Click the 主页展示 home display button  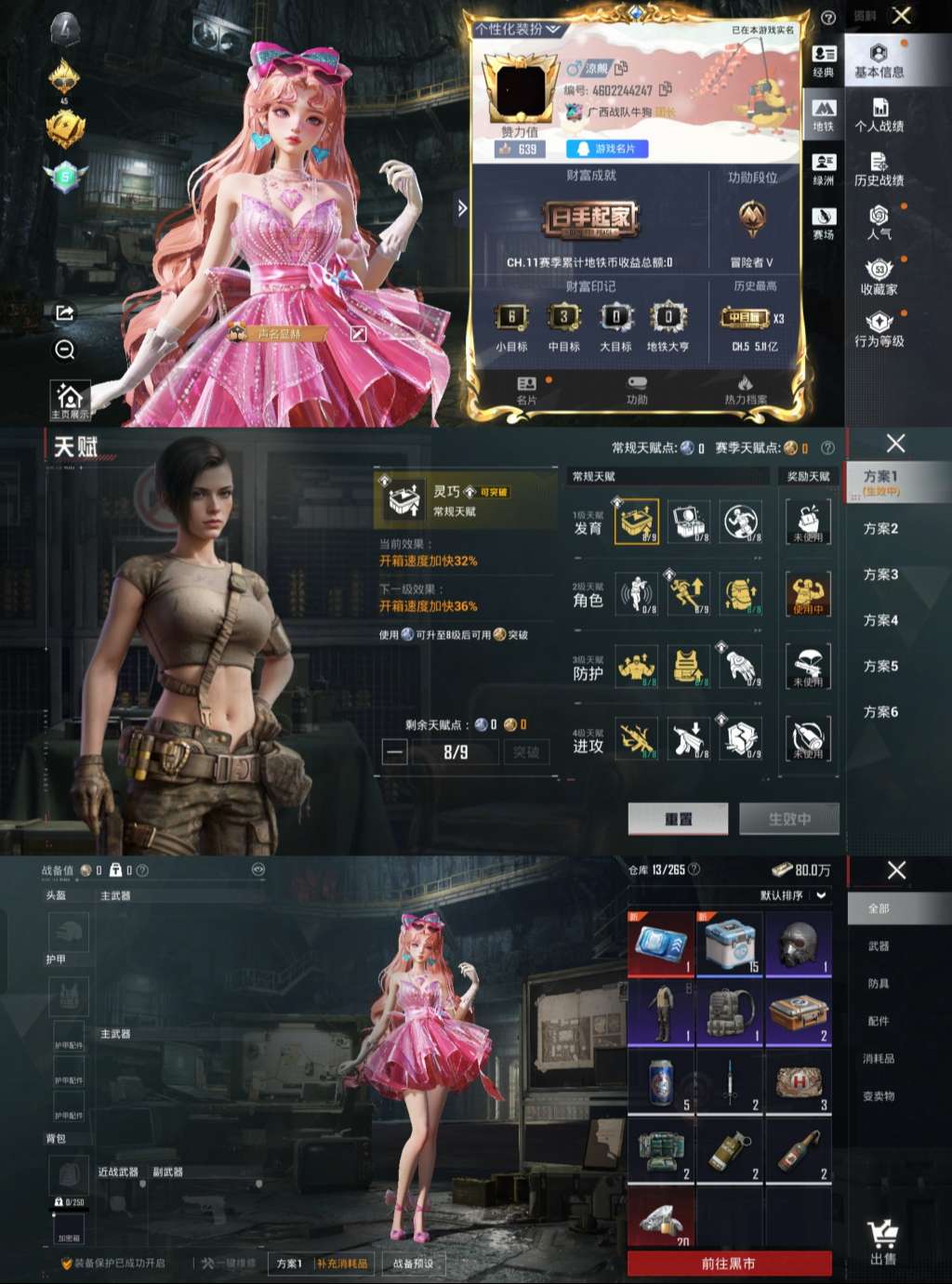(x=70, y=402)
